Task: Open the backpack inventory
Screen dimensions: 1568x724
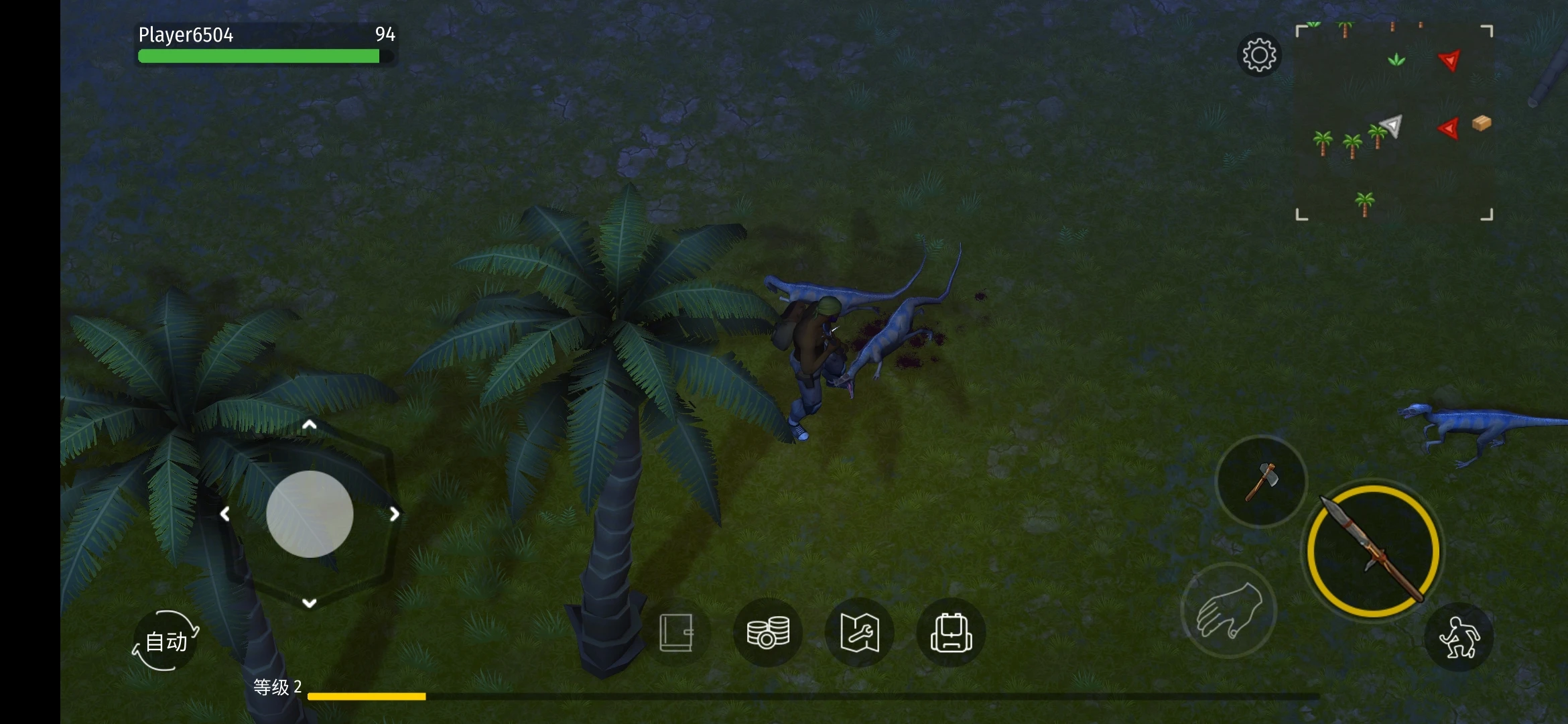Action: (950, 632)
